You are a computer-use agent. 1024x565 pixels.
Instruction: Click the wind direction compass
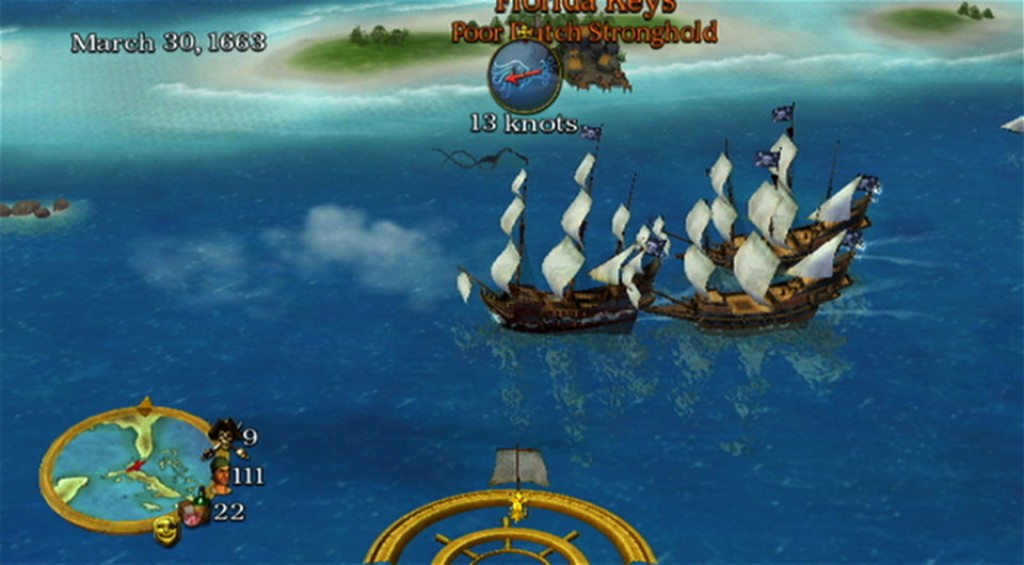click(x=524, y=76)
